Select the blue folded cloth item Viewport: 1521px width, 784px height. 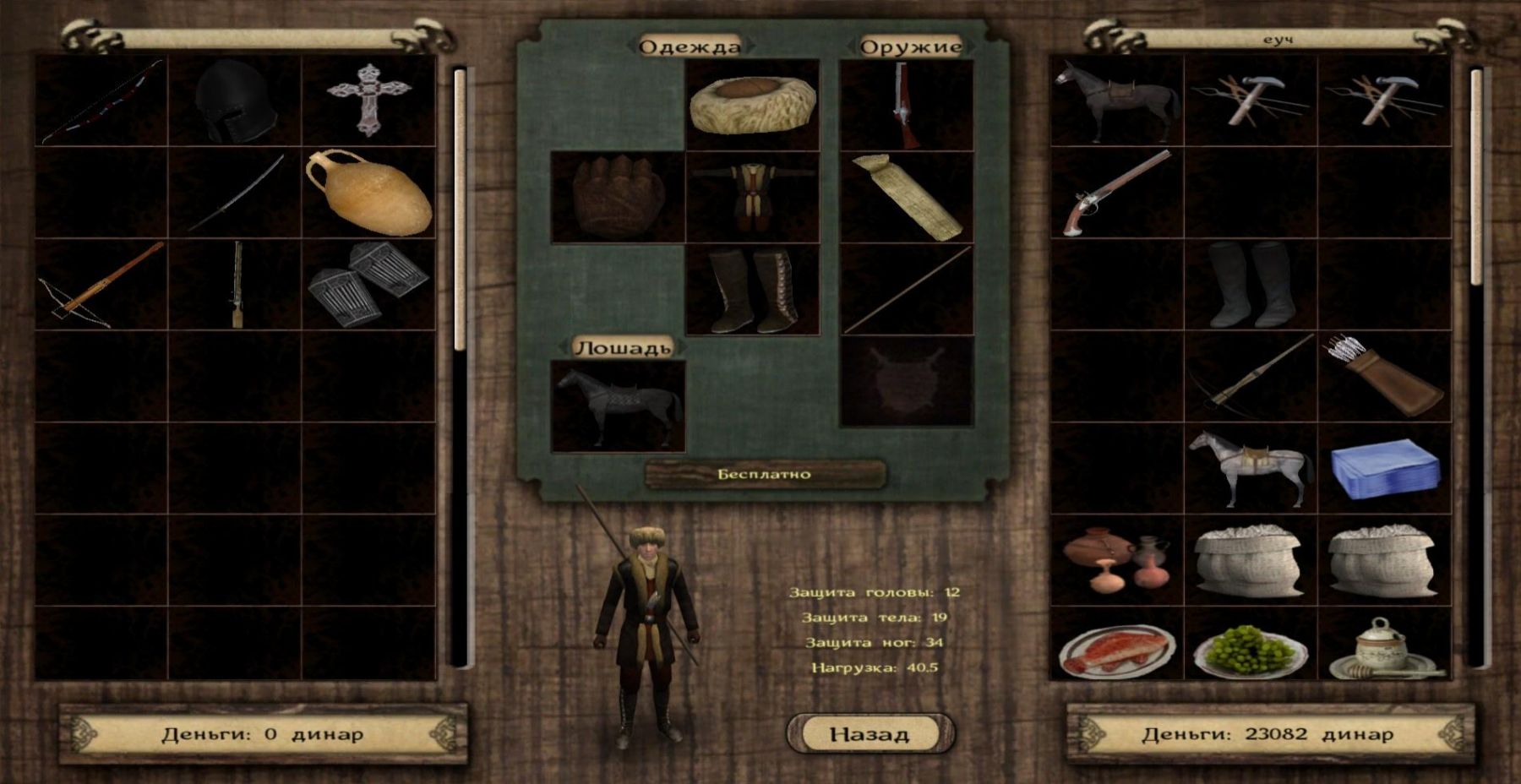tap(1384, 468)
